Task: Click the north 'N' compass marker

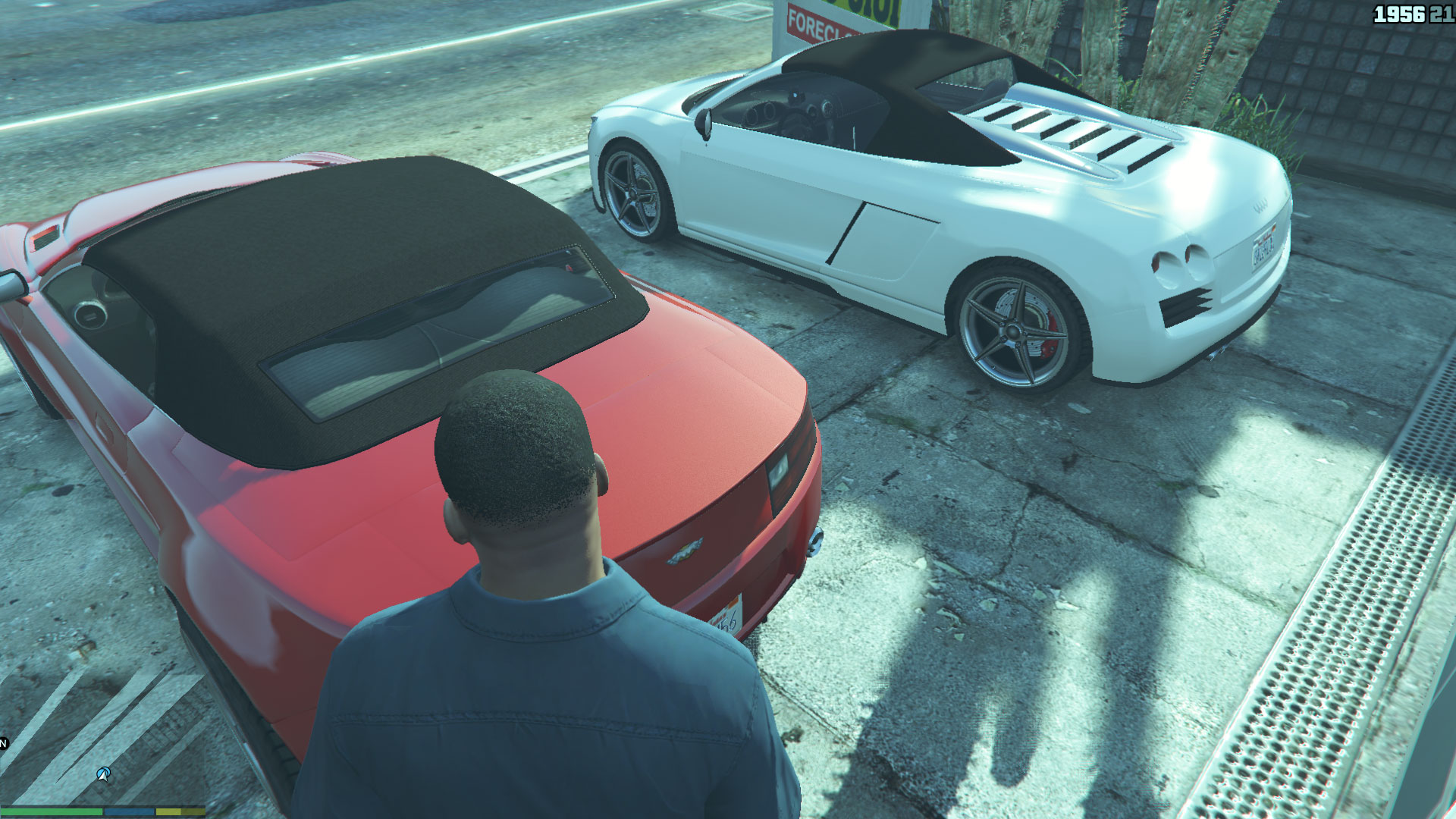Action: [3, 743]
